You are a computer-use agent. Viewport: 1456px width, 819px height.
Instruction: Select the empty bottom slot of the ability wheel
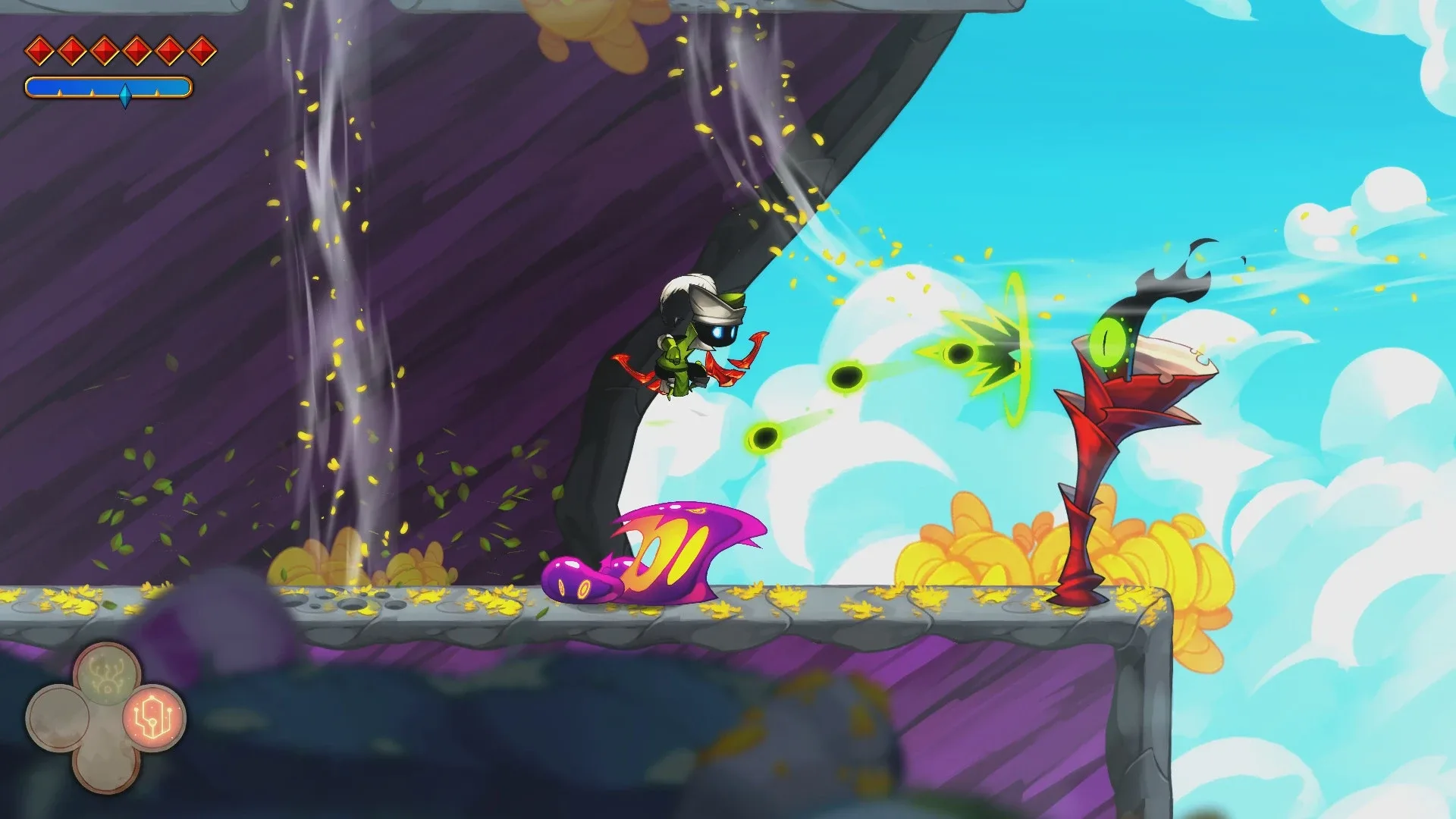(106, 767)
